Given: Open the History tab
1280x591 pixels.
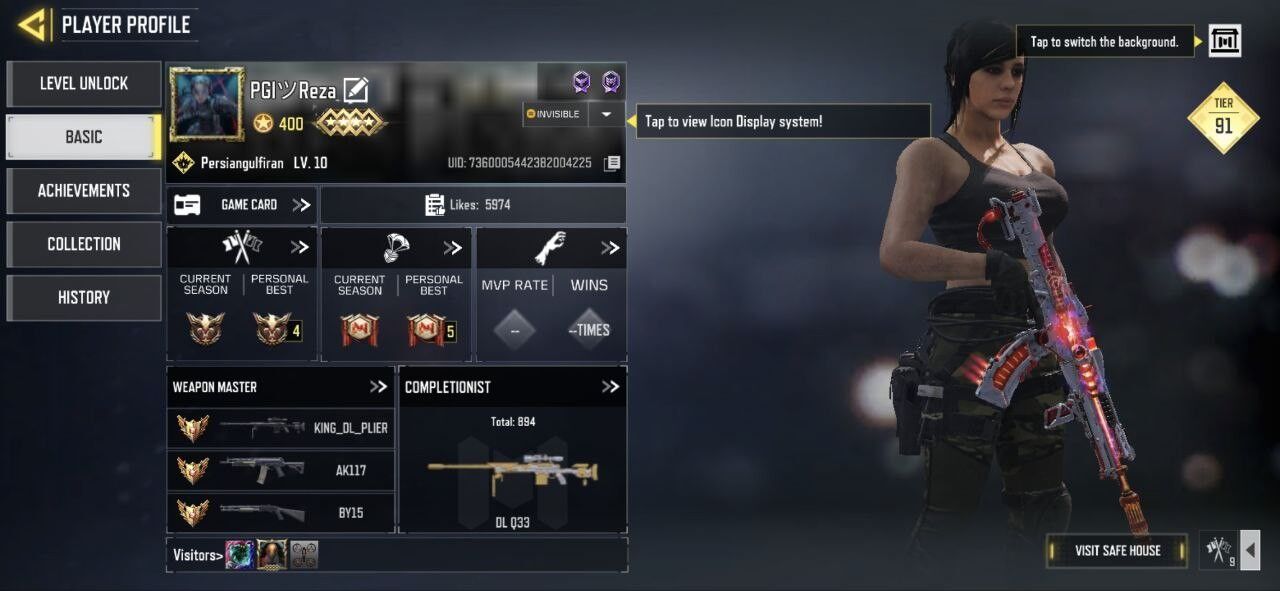Looking at the screenshot, I should (84, 297).
